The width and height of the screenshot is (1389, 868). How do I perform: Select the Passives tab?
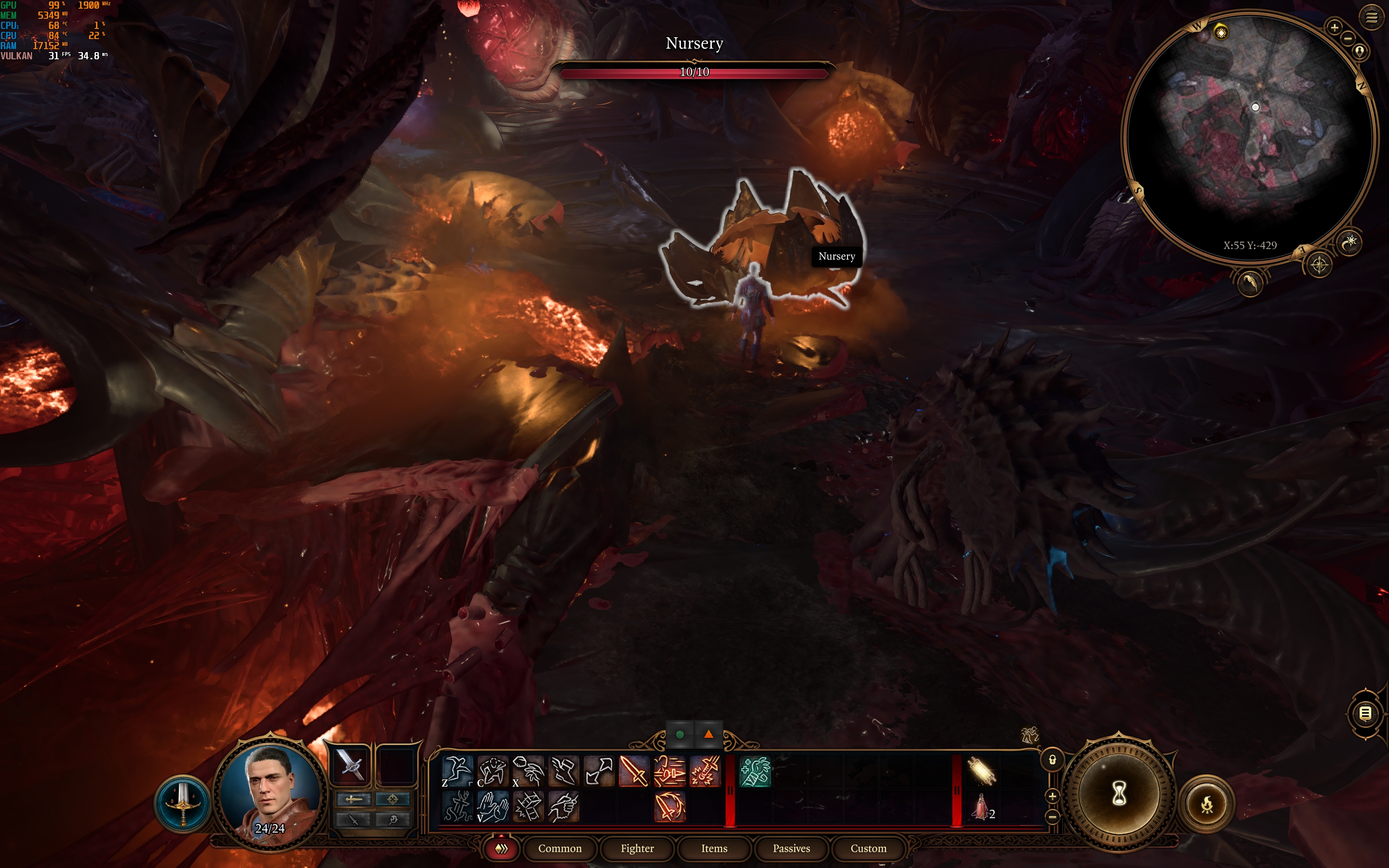click(791, 848)
